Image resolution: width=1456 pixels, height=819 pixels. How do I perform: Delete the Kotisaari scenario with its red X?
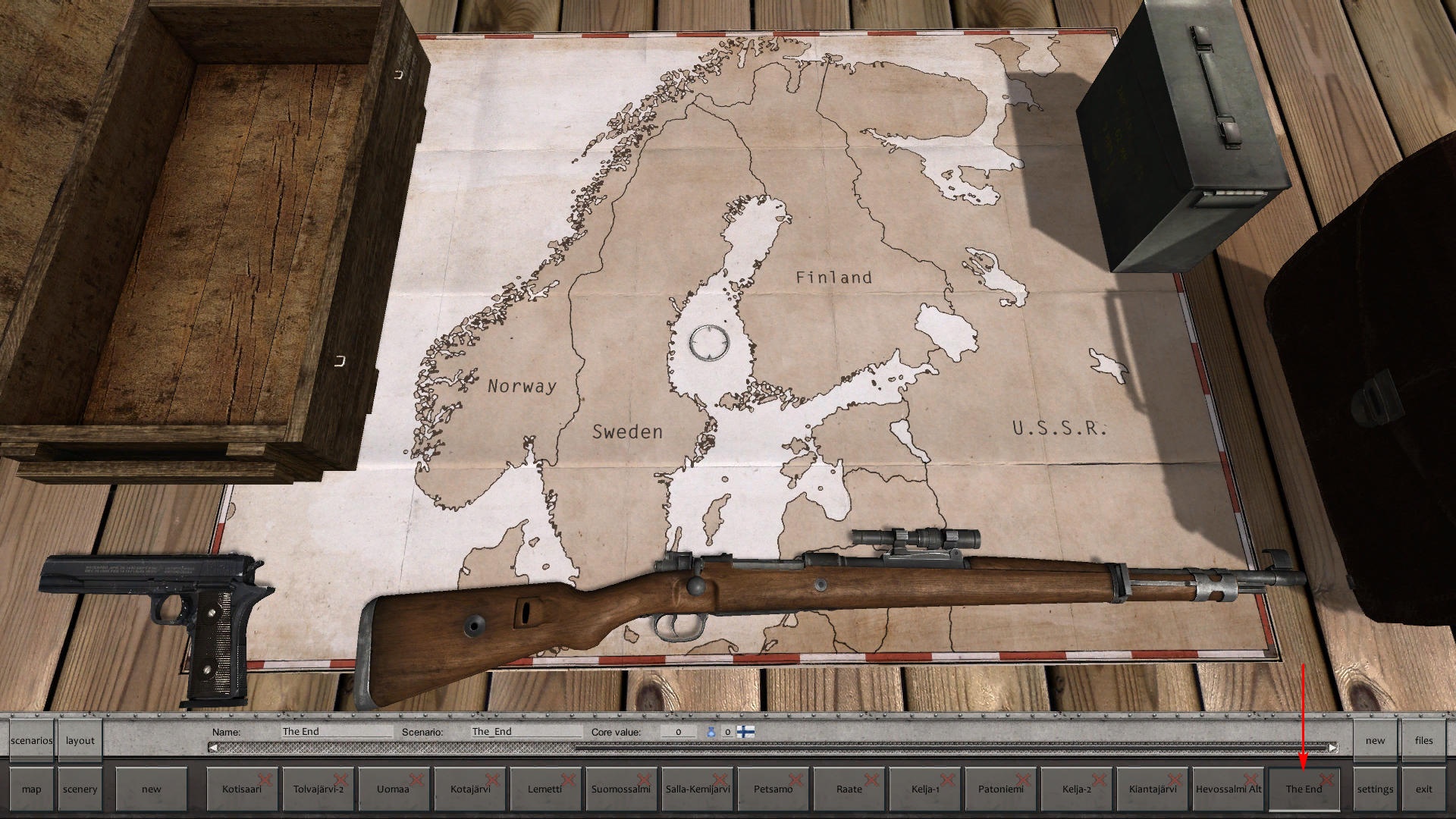coord(263,777)
